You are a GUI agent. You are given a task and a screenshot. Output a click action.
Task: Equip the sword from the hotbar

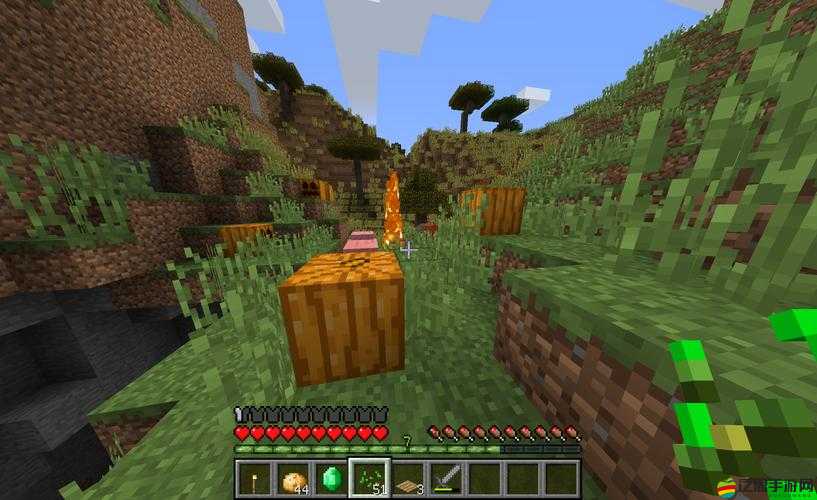[x=445, y=477]
